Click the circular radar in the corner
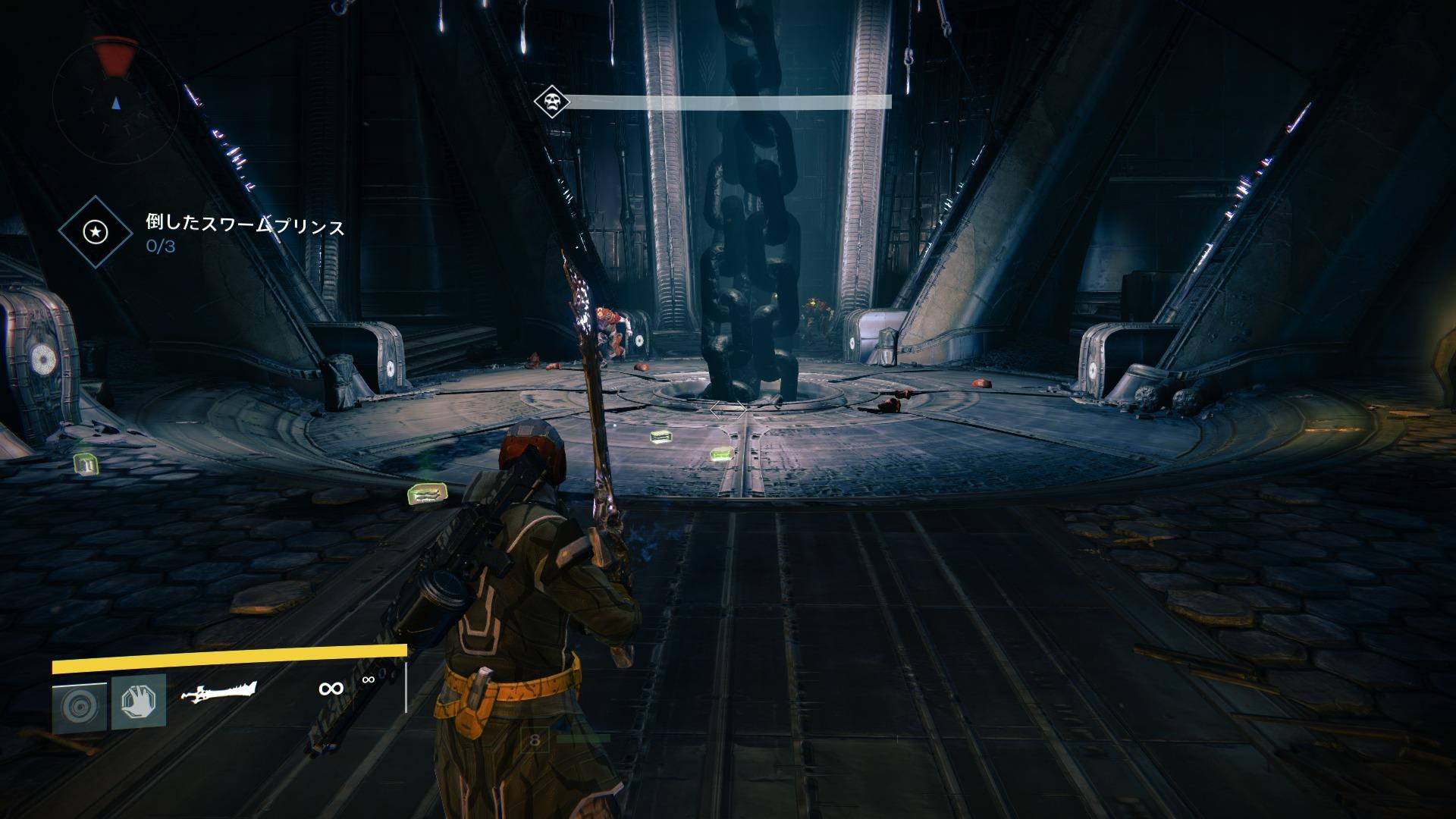Screen dimensions: 1456x819 [x=116, y=102]
